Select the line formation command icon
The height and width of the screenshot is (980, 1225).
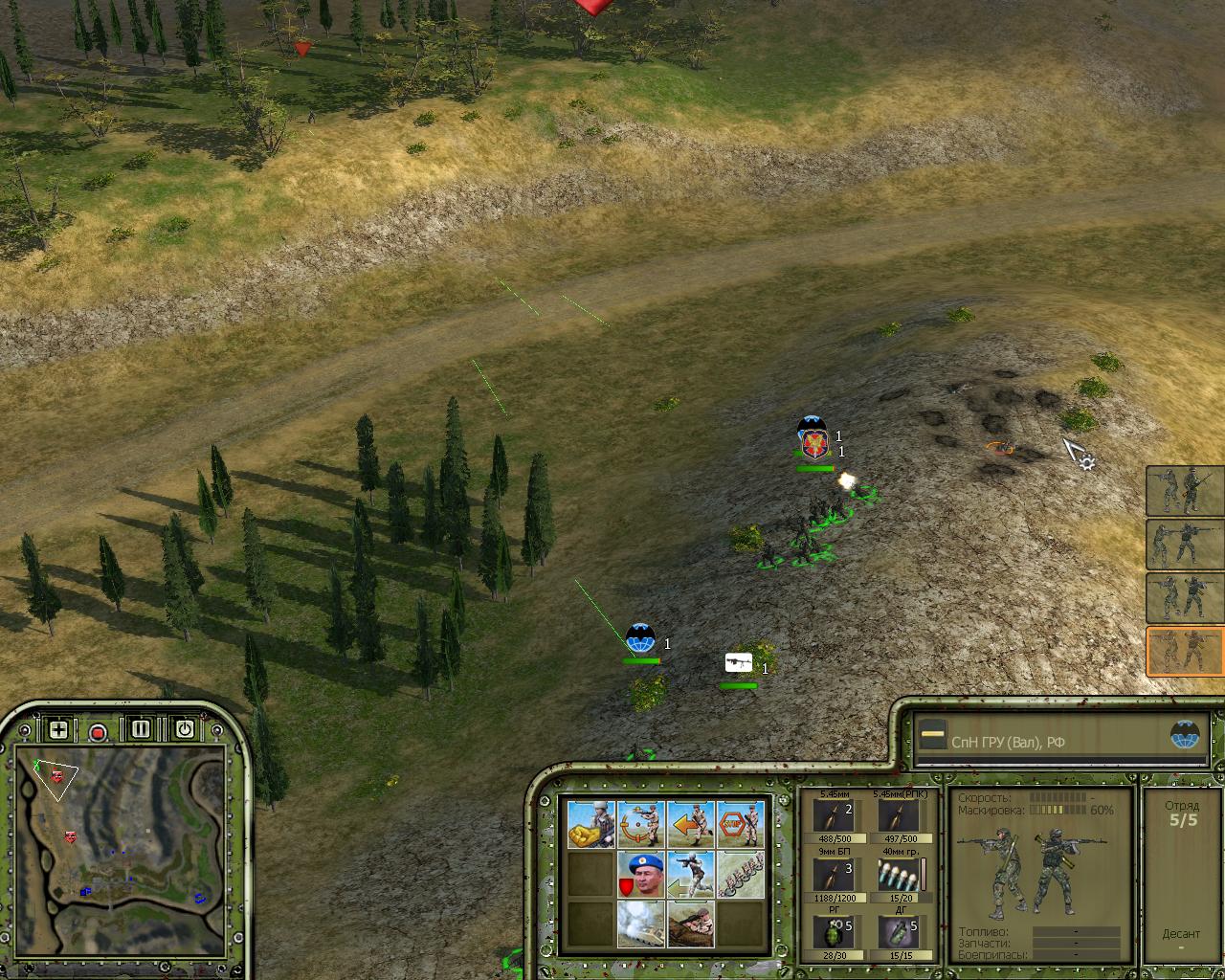click(x=740, y=874)
